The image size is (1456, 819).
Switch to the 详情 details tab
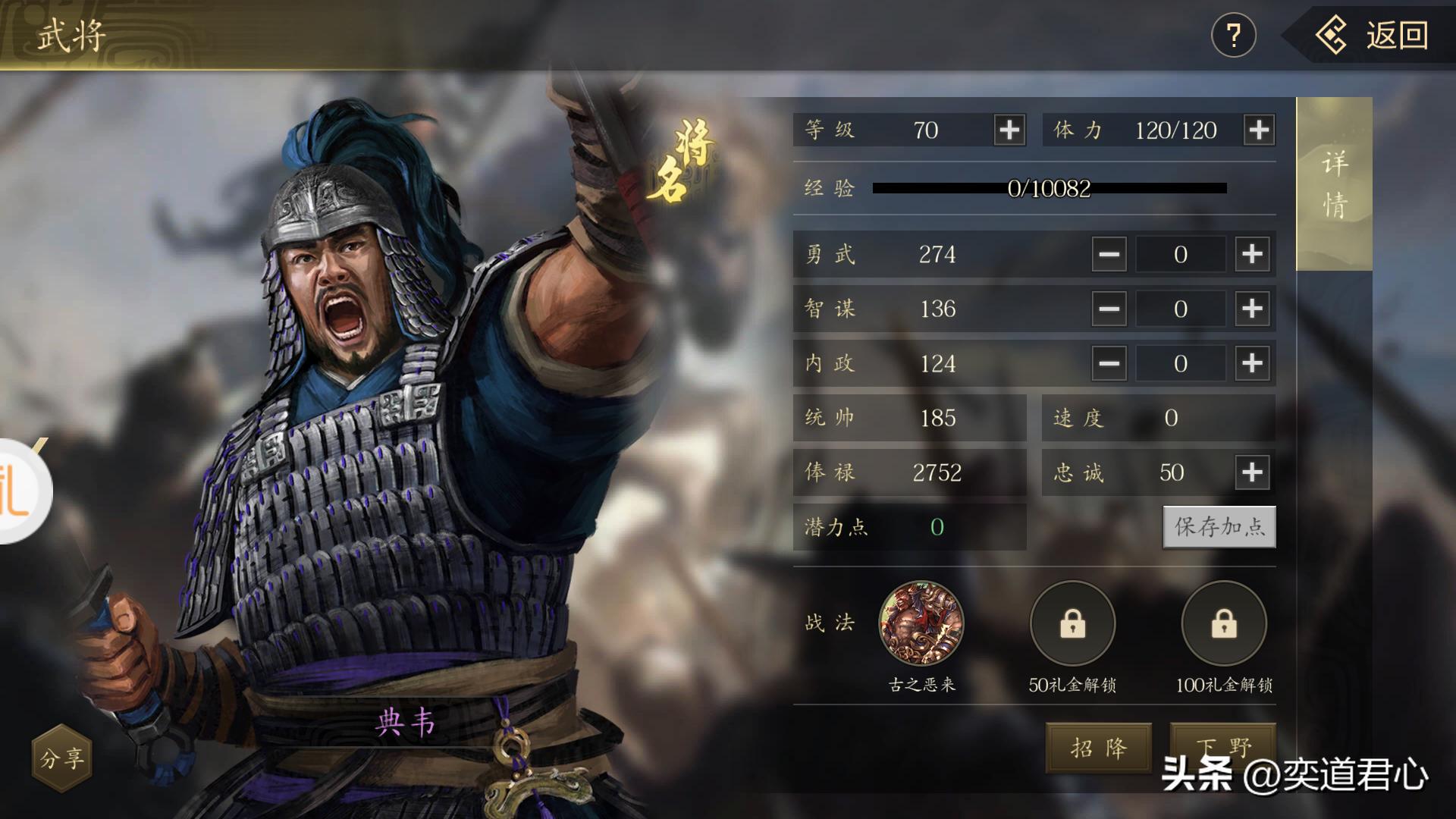pos(1334,184)
